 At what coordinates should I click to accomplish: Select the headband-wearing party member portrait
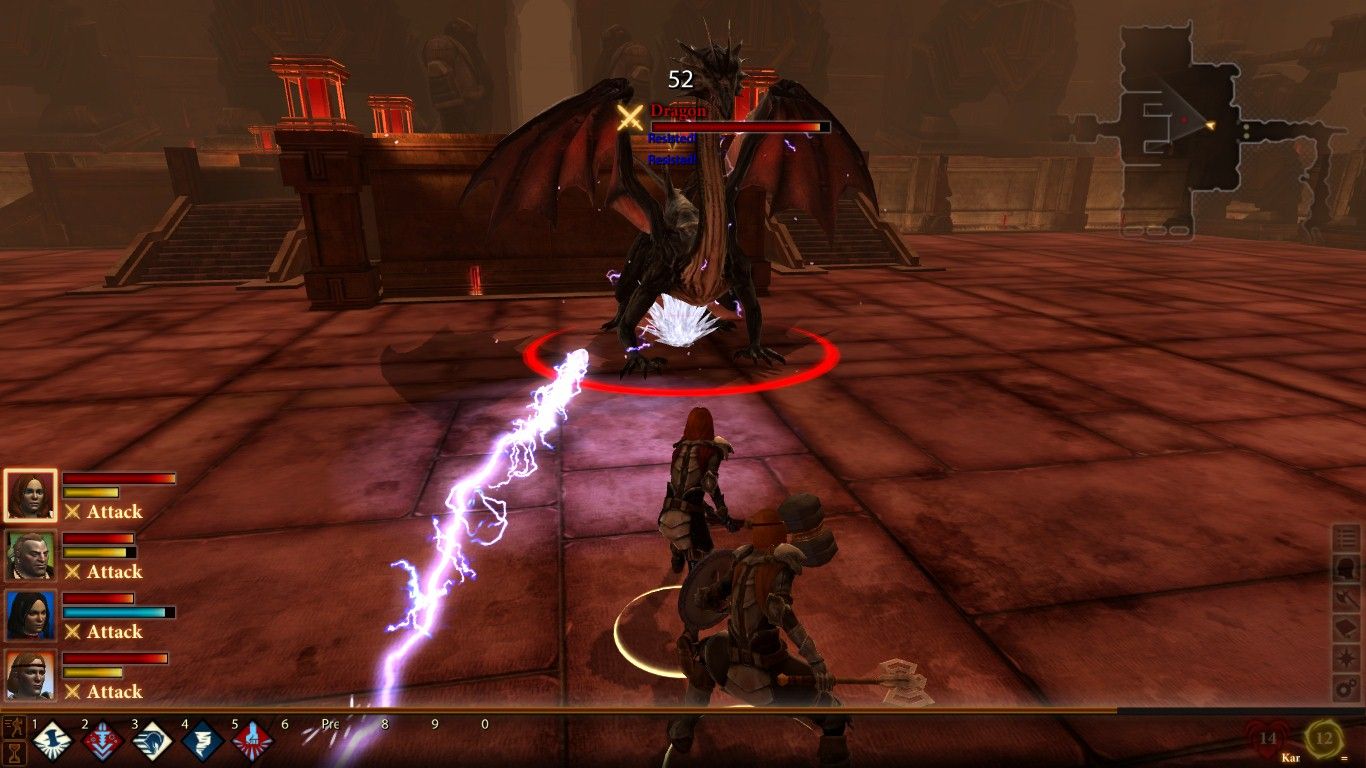pyautogui.click(x=30, y=675)
